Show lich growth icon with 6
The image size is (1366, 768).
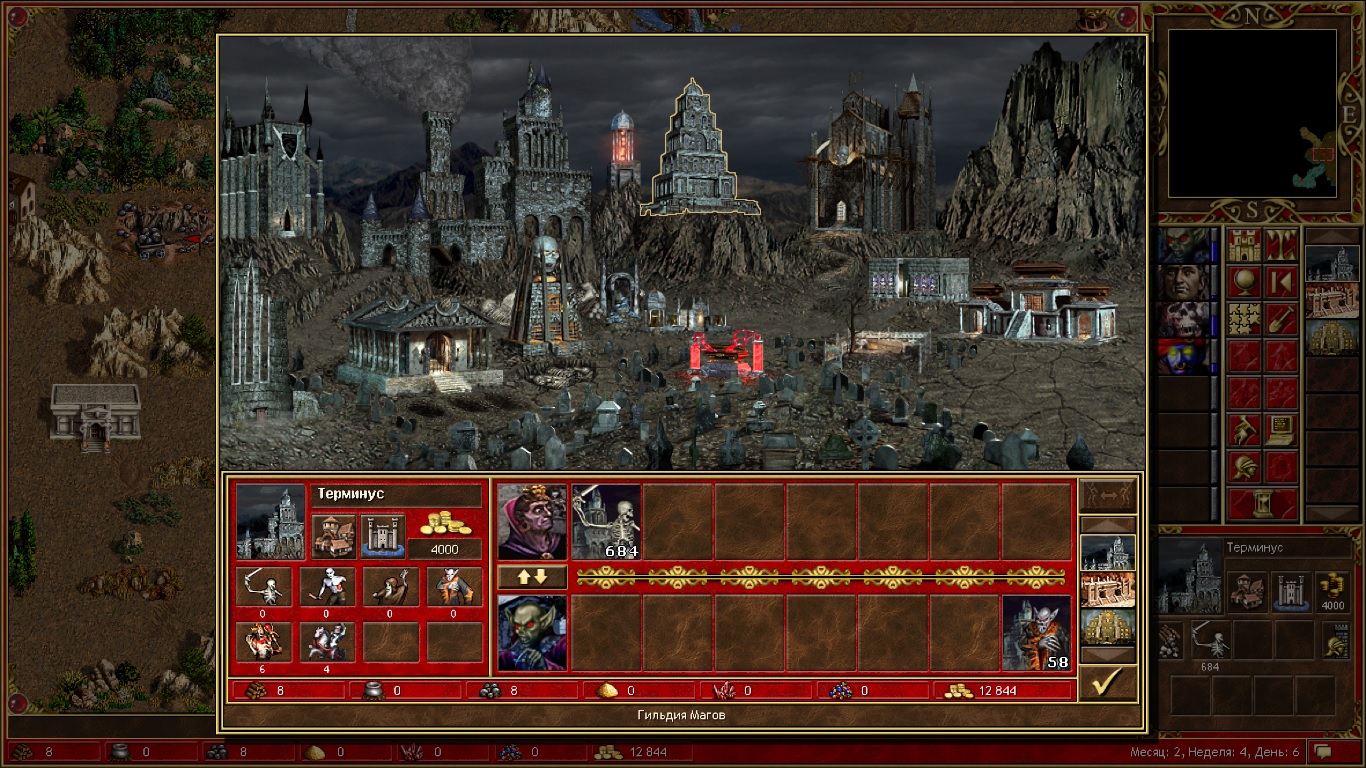coord(264,642)
